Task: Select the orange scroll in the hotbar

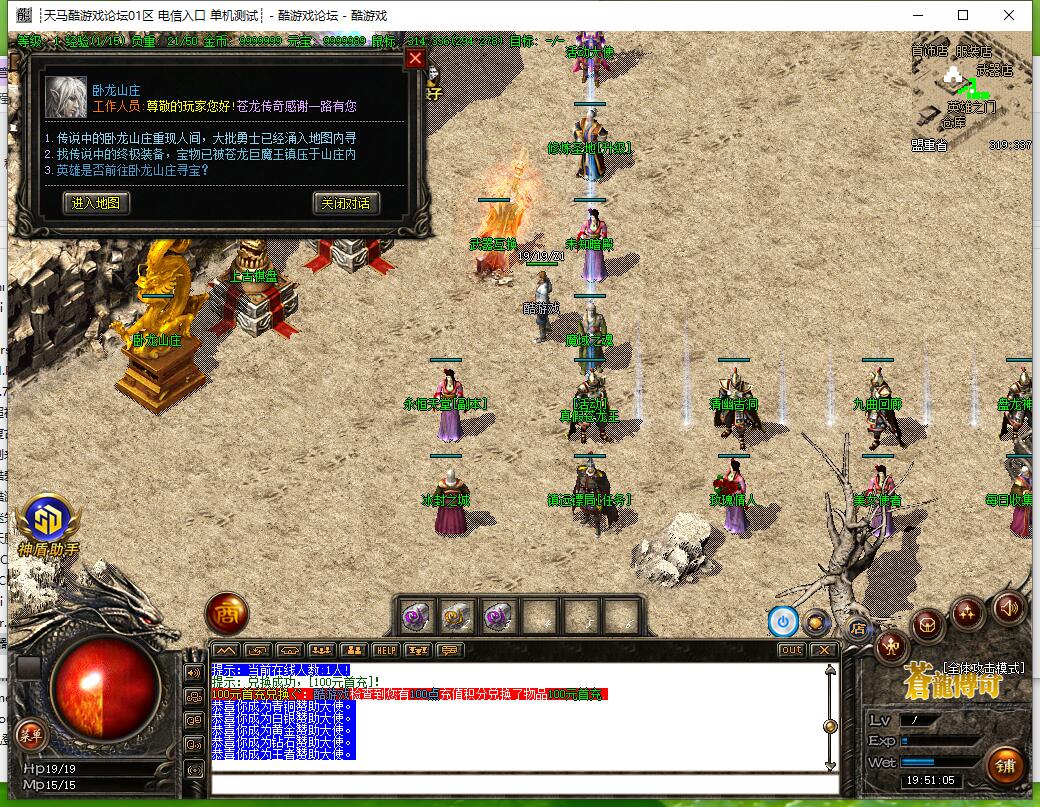Action: [x=458, y=617]
